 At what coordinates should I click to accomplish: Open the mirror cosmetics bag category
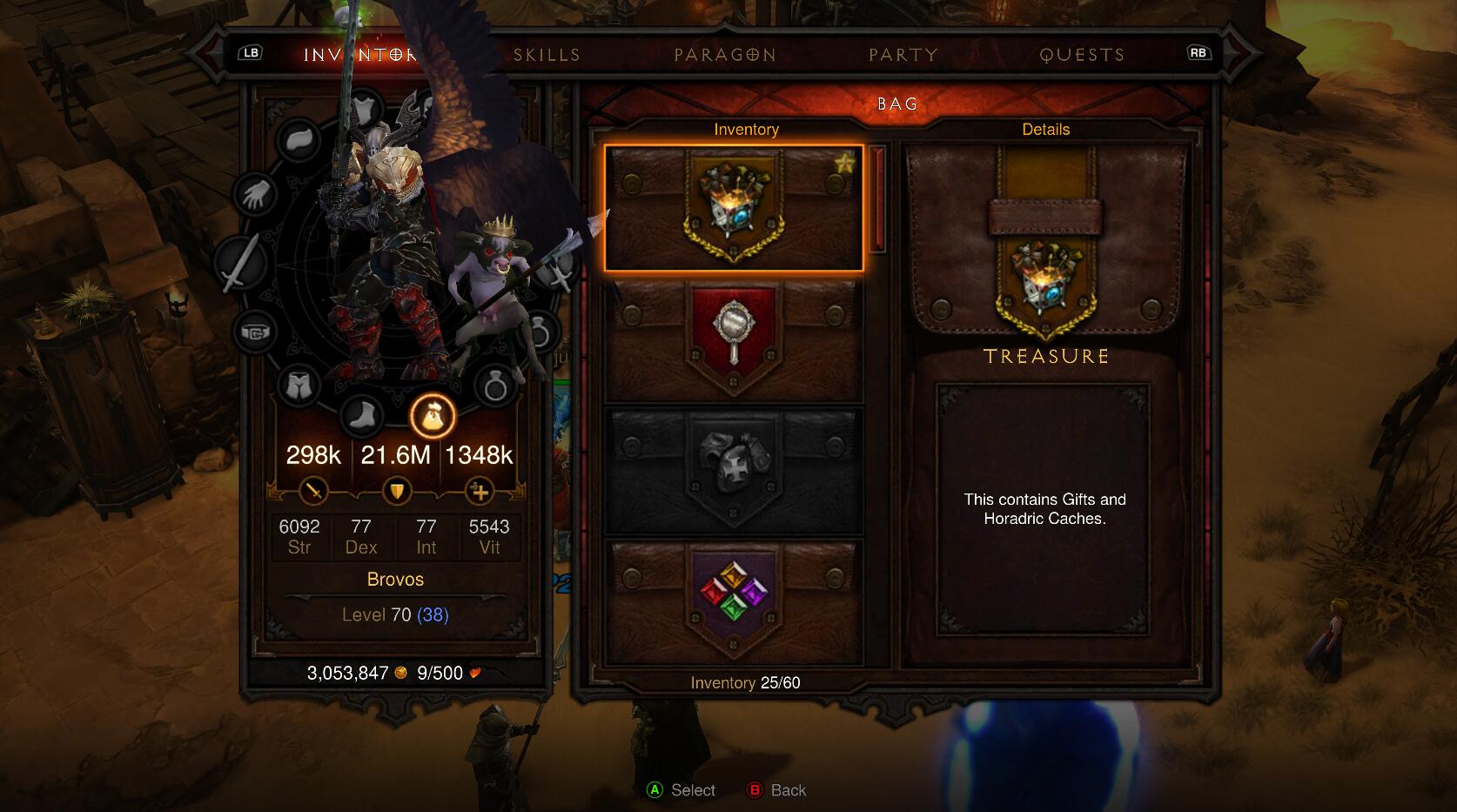pos(734,339)
